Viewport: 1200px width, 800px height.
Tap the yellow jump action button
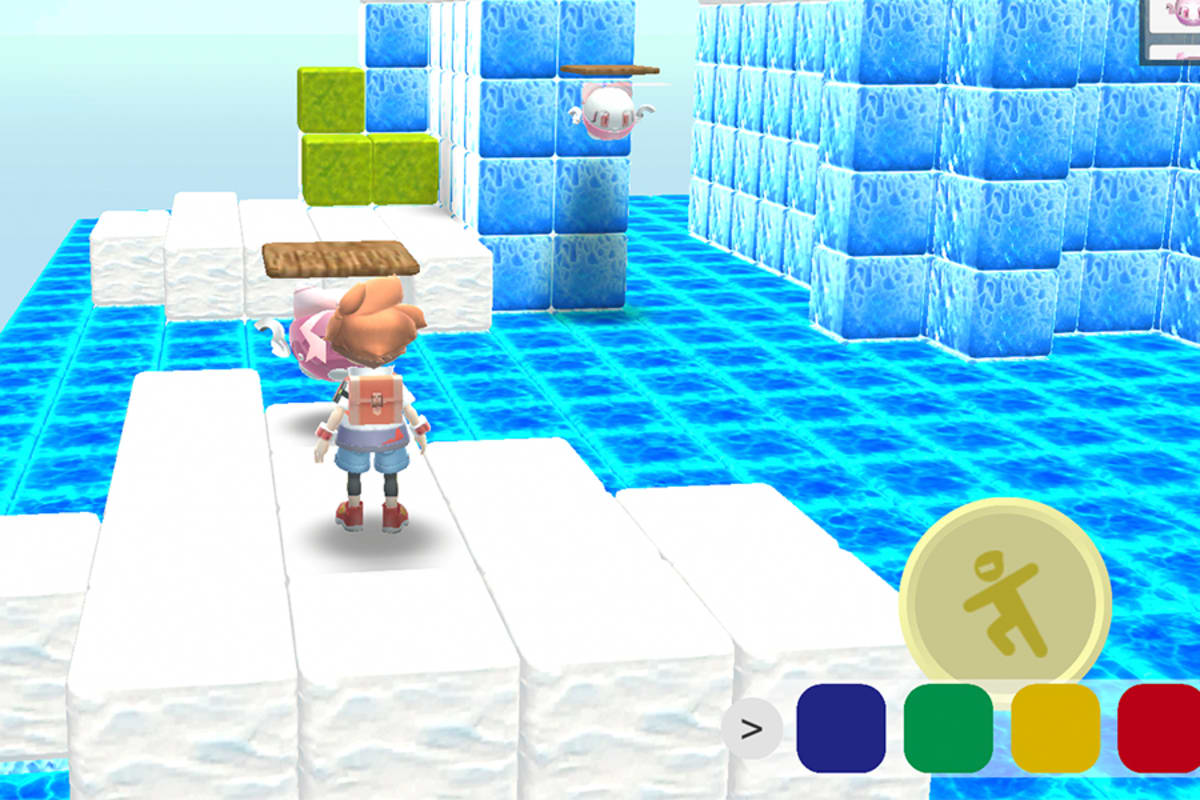[1005, 603]
